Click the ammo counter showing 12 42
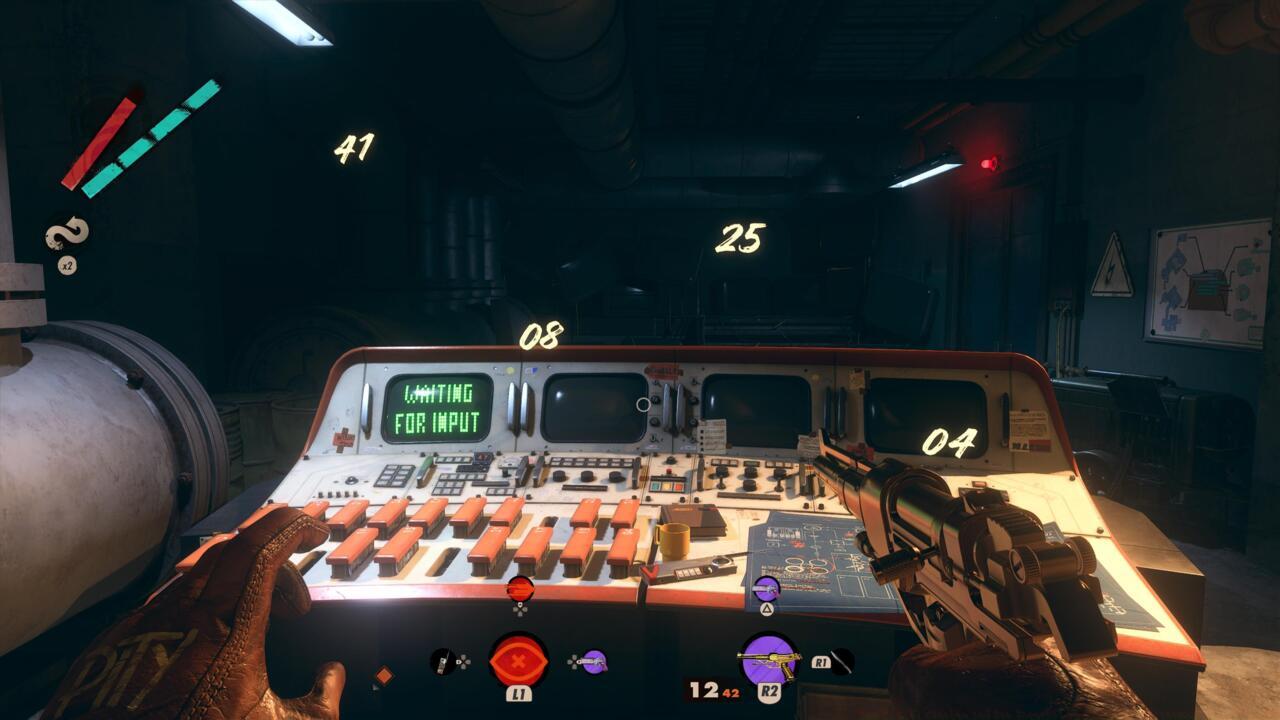This screenshot has height=720, width=1280. 714,690
